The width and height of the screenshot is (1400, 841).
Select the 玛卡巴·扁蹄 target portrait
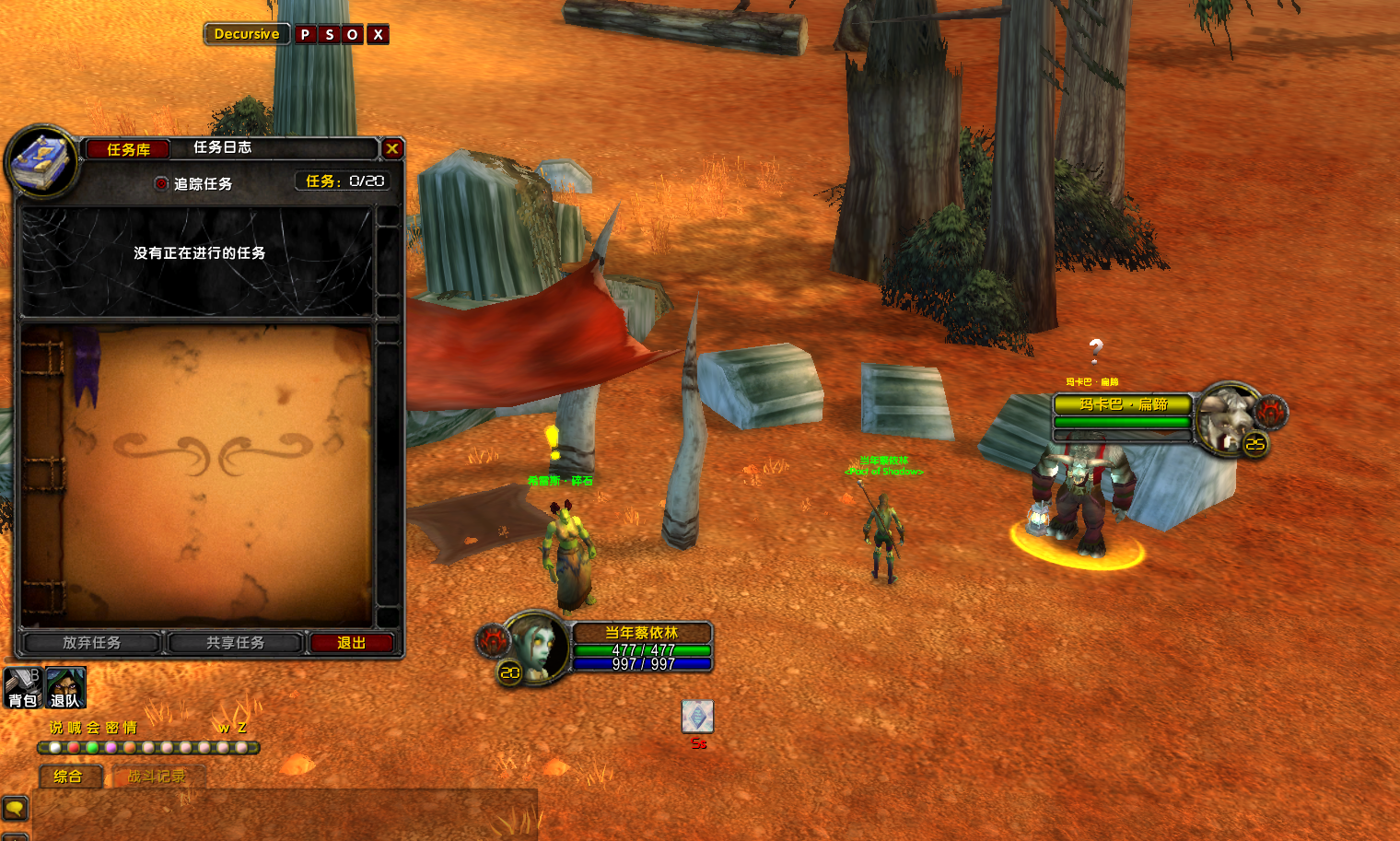(1229, 419)
